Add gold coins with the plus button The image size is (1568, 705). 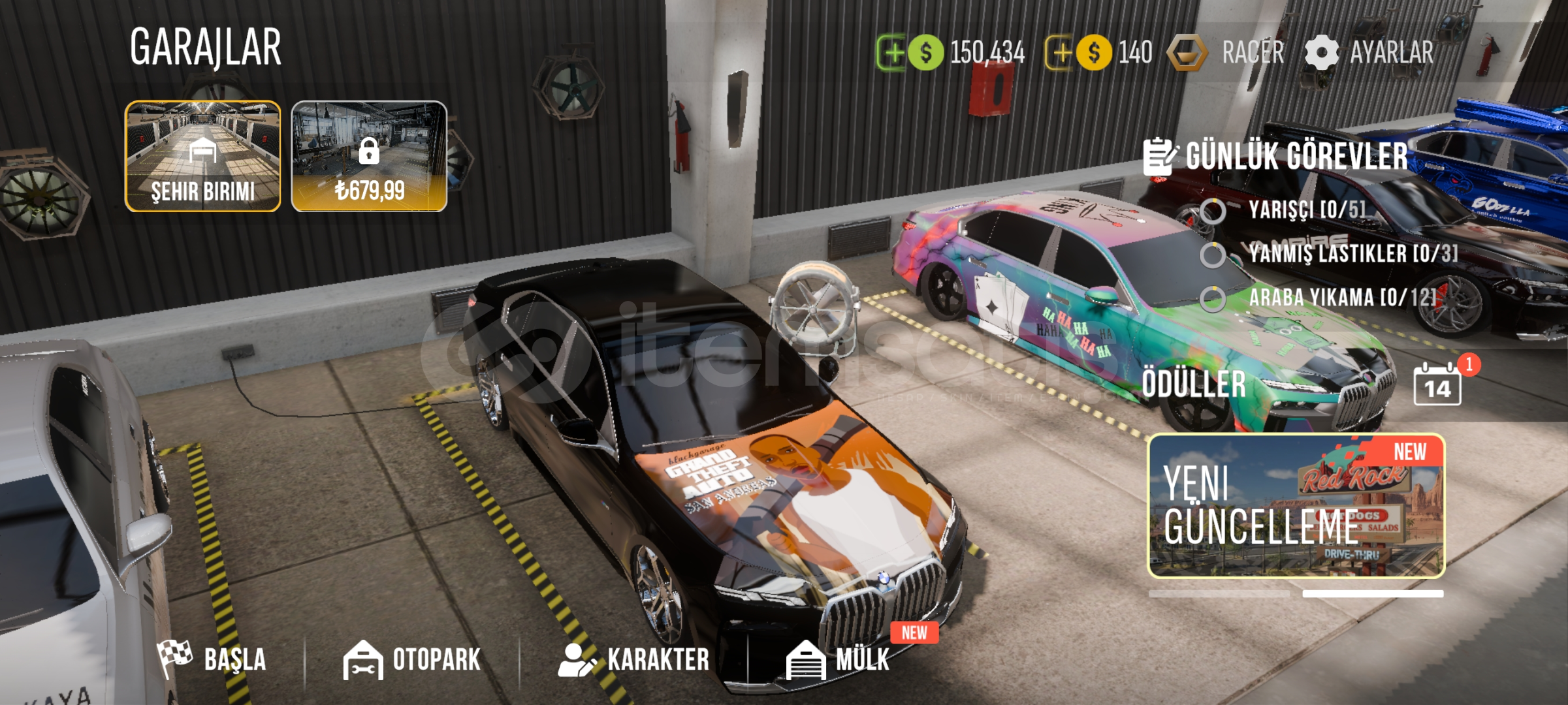[1060, 53]
